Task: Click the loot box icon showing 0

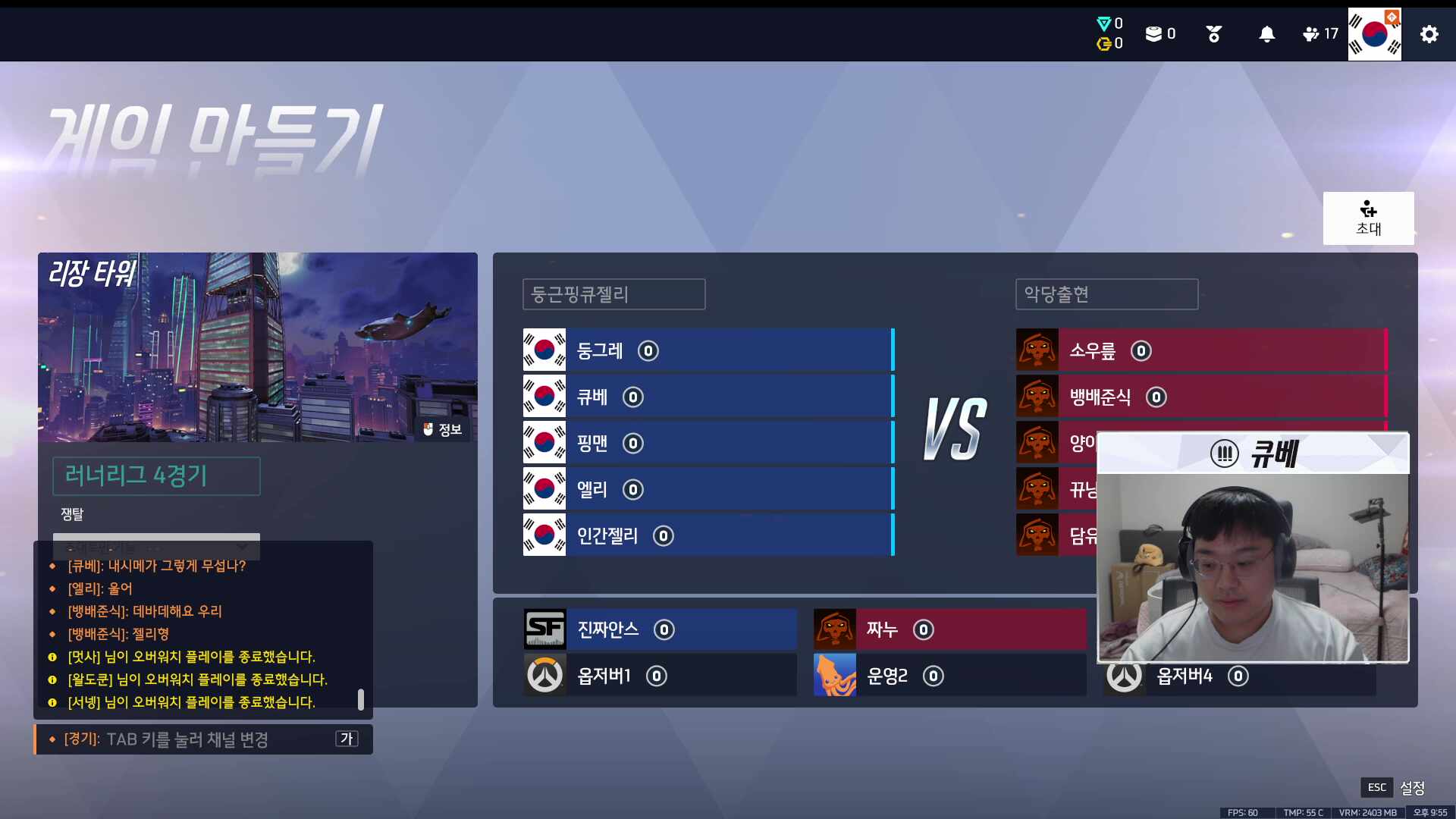Action: [1154, 33]
